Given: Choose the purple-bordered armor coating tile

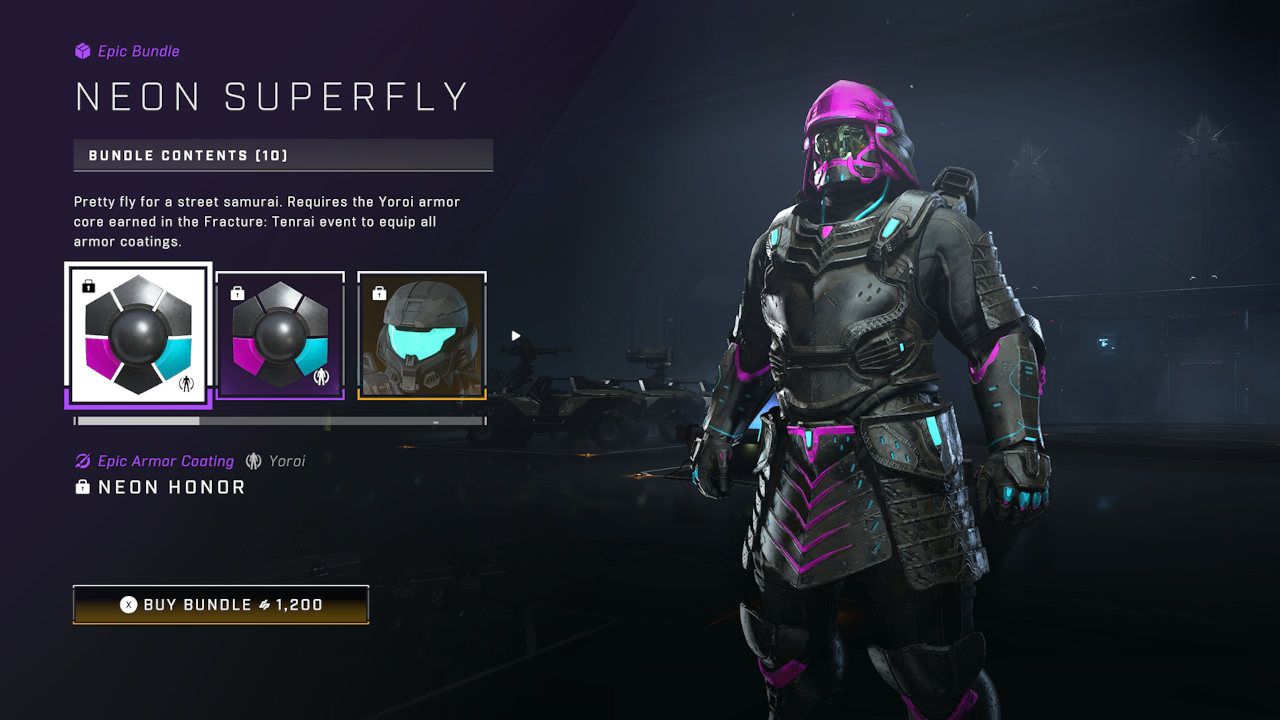Looking at the screenshot, I should pos(280,335).
